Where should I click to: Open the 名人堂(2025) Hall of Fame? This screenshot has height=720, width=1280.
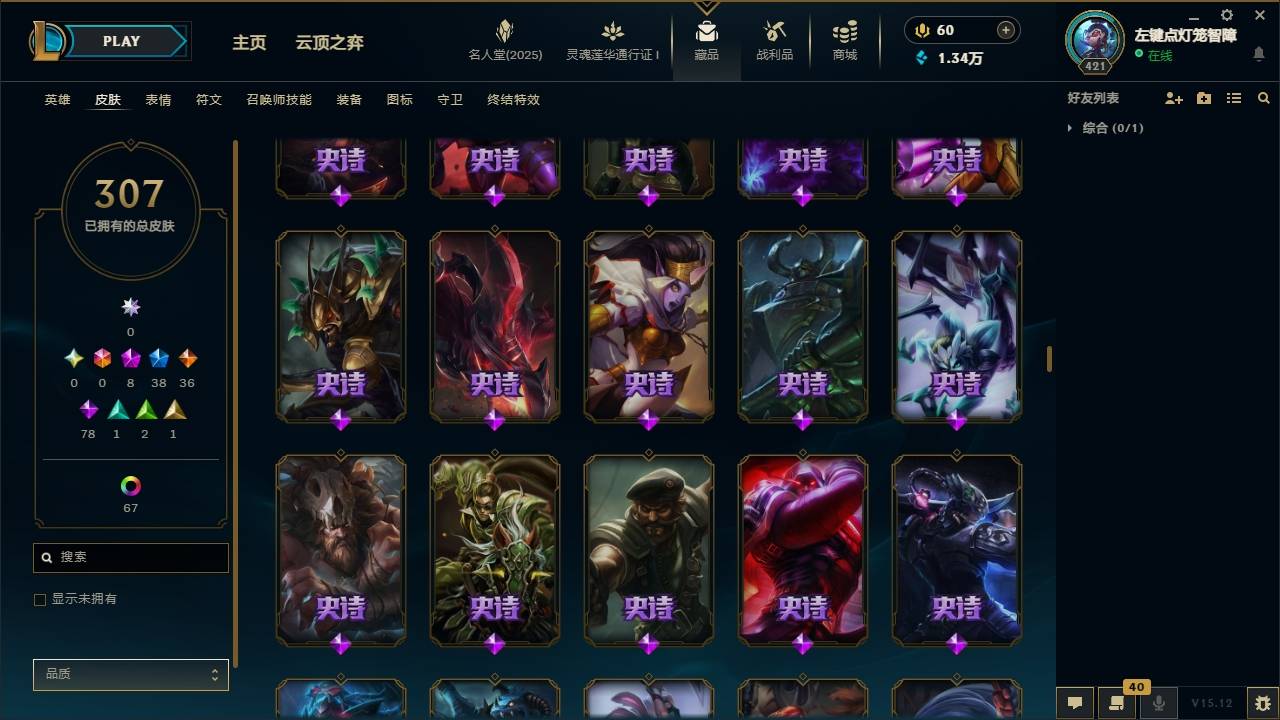(x=504, y=40)
